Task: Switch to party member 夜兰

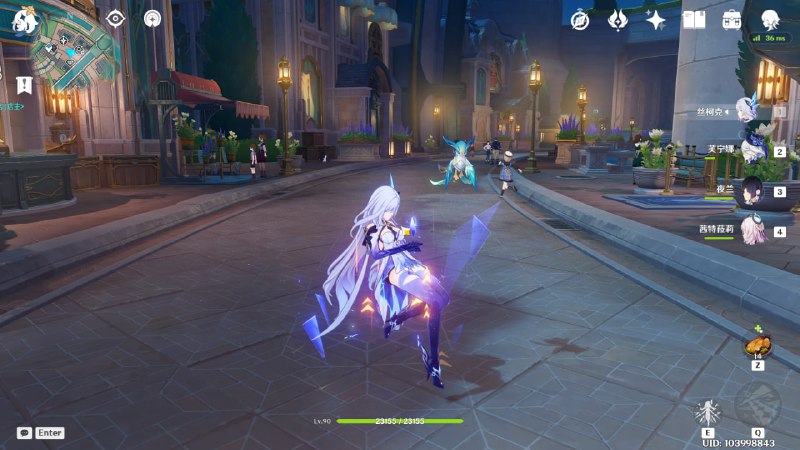Action: coord(752,190)
